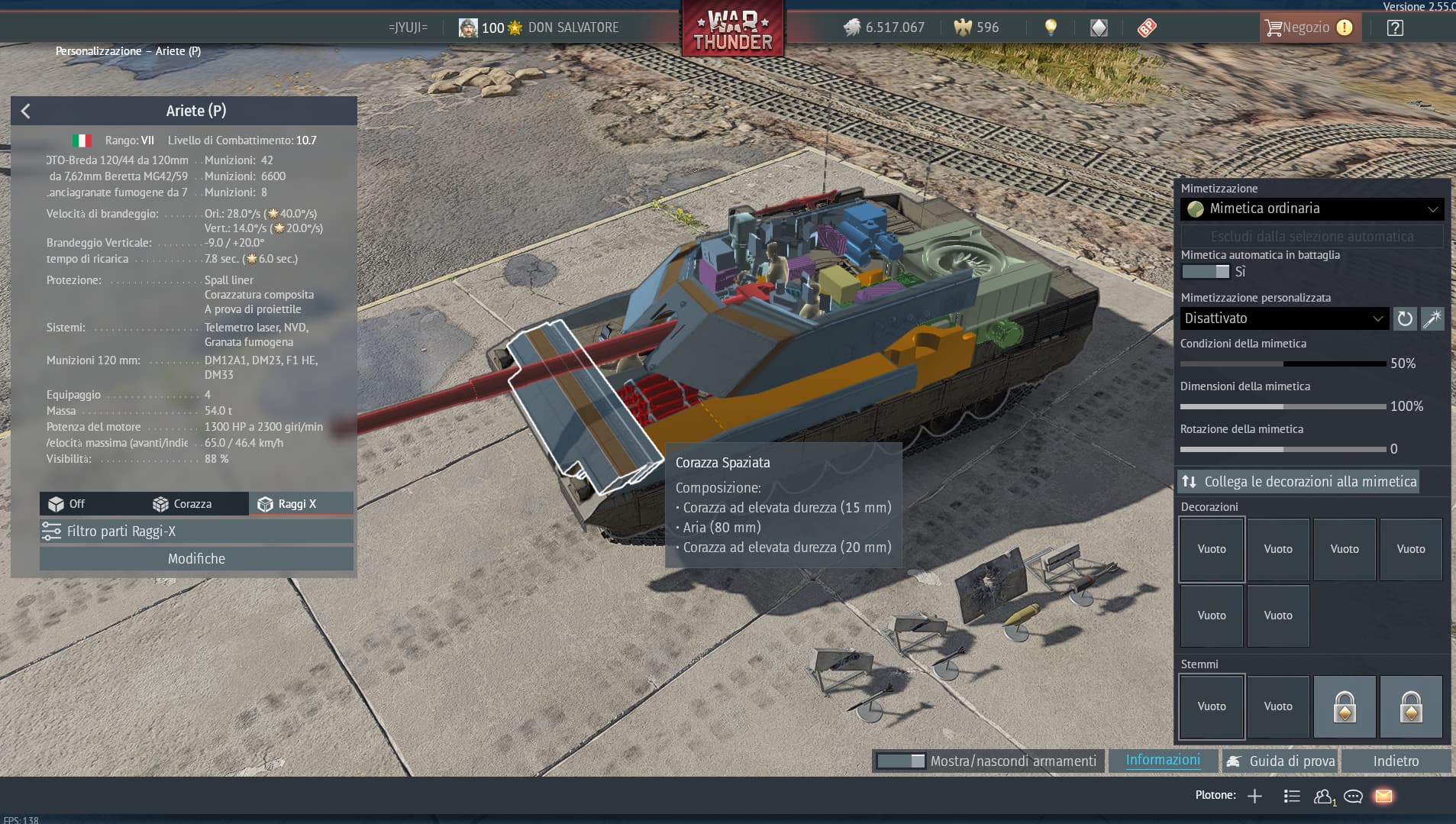
Task: Click the circular refresh camouflage icon
Action: (x=1405, y=318)
